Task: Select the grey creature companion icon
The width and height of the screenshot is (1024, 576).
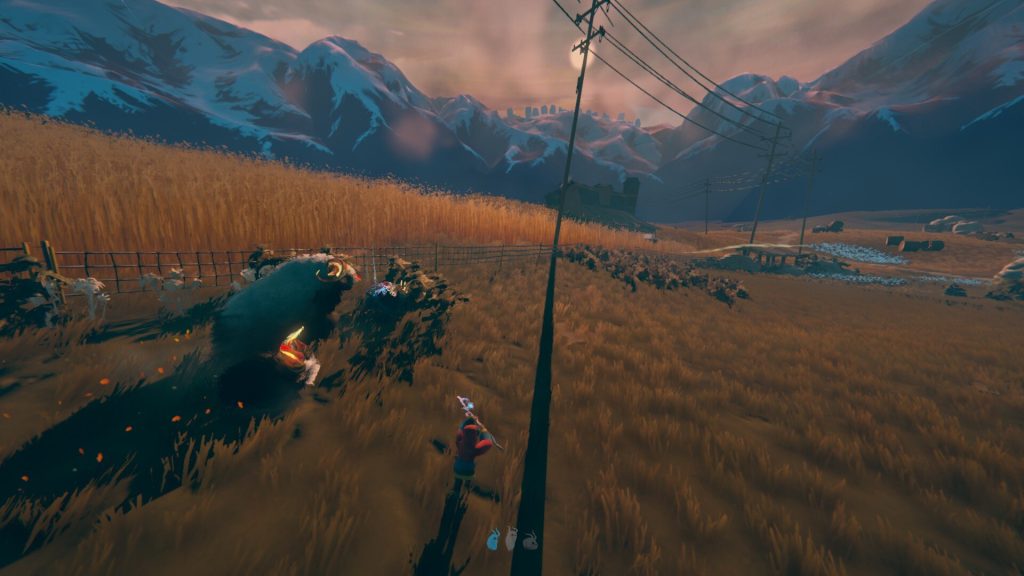Action: pos(530,540)
